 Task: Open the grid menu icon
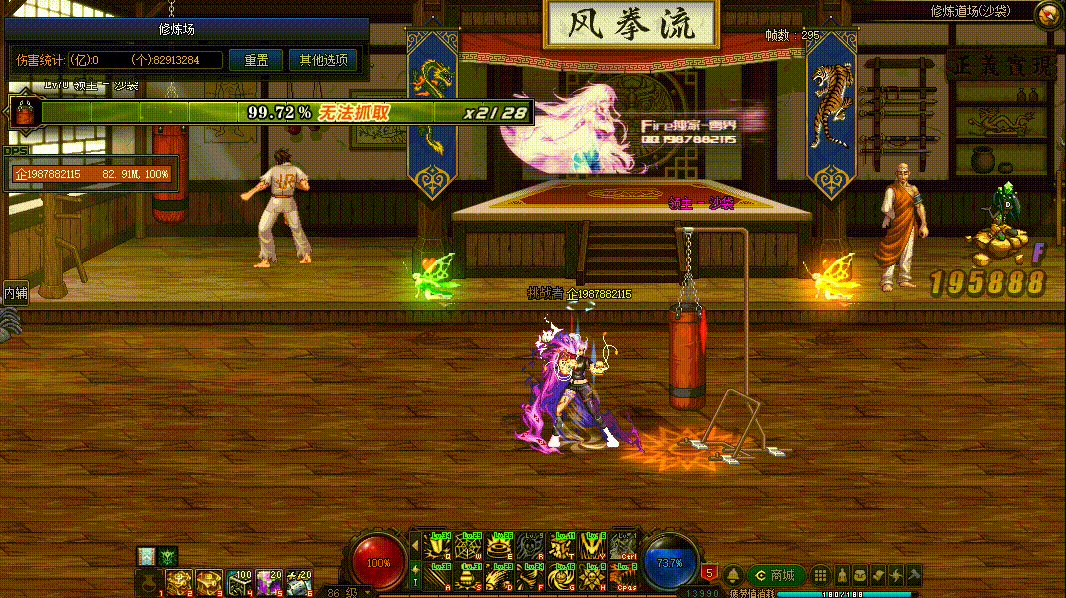point(820,575)
